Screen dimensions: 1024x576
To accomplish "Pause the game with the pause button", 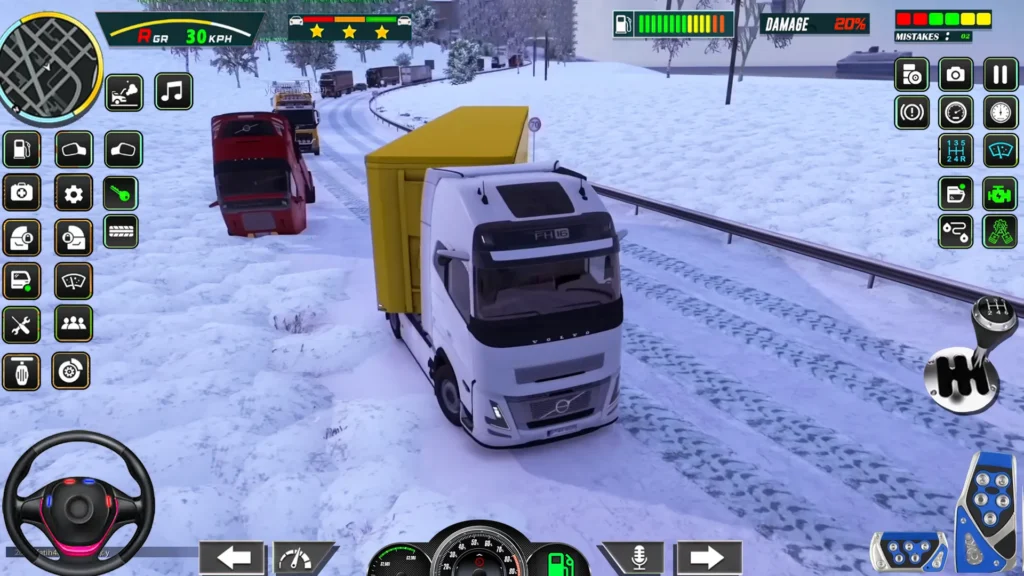I will point(1000,73).
